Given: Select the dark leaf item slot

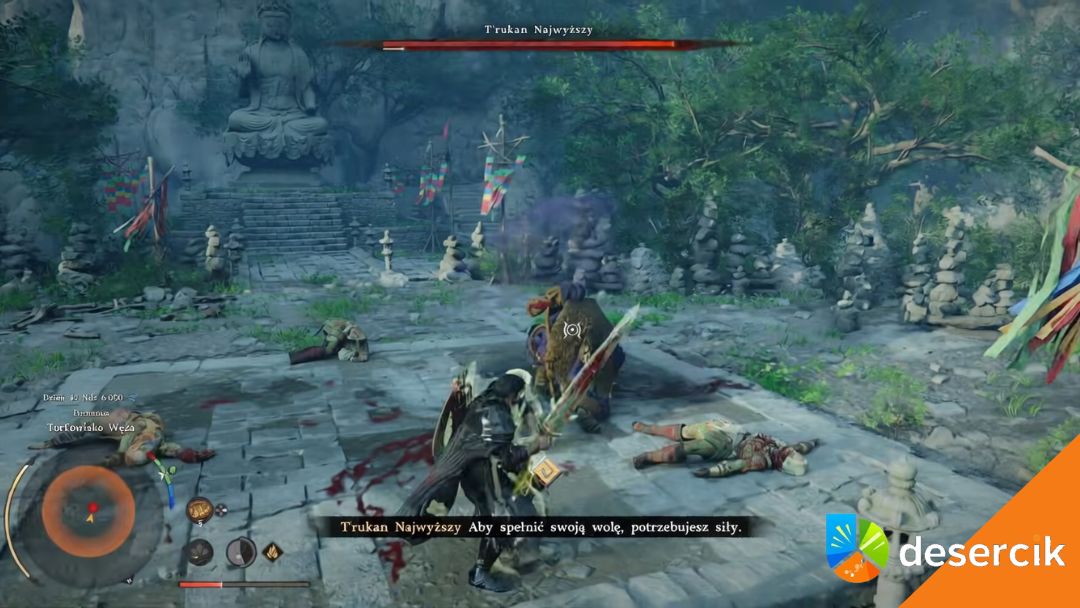Looking at the screenshot, I should [201, 551].
